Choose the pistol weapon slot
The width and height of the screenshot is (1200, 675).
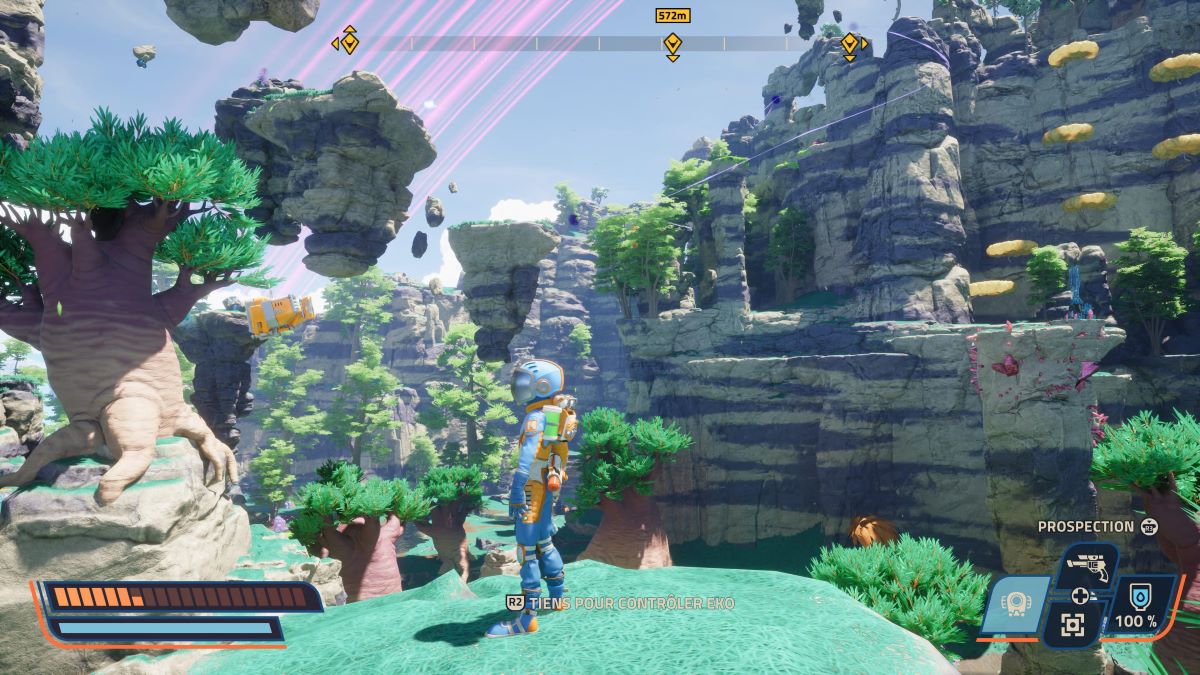tap(1084, 566)
